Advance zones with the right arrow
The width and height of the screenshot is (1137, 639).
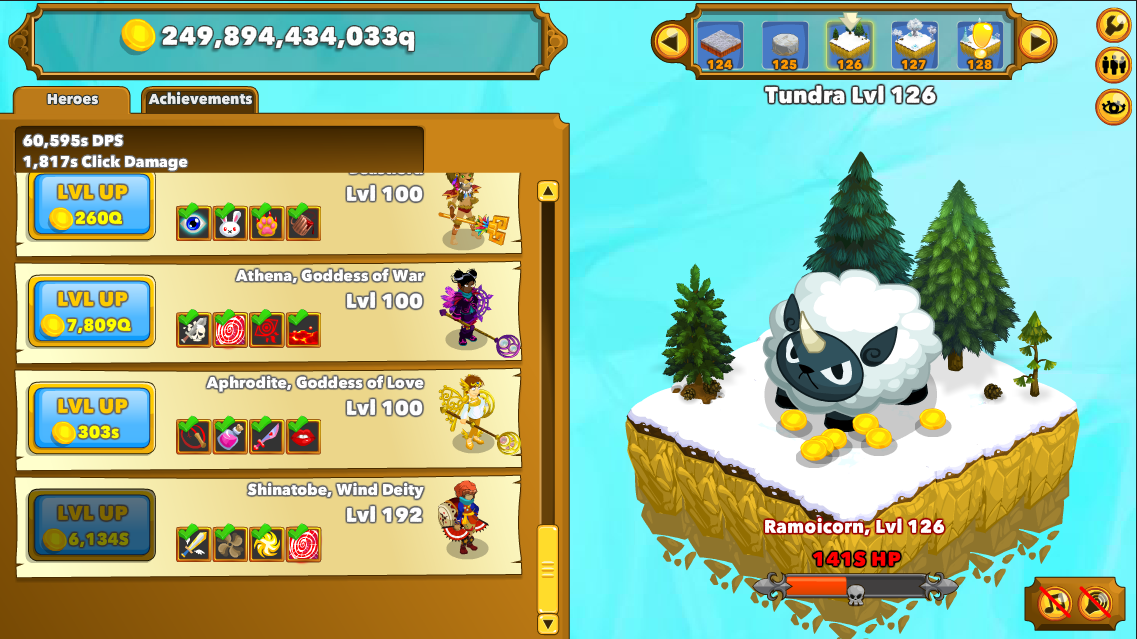(x=1037, y=42)
